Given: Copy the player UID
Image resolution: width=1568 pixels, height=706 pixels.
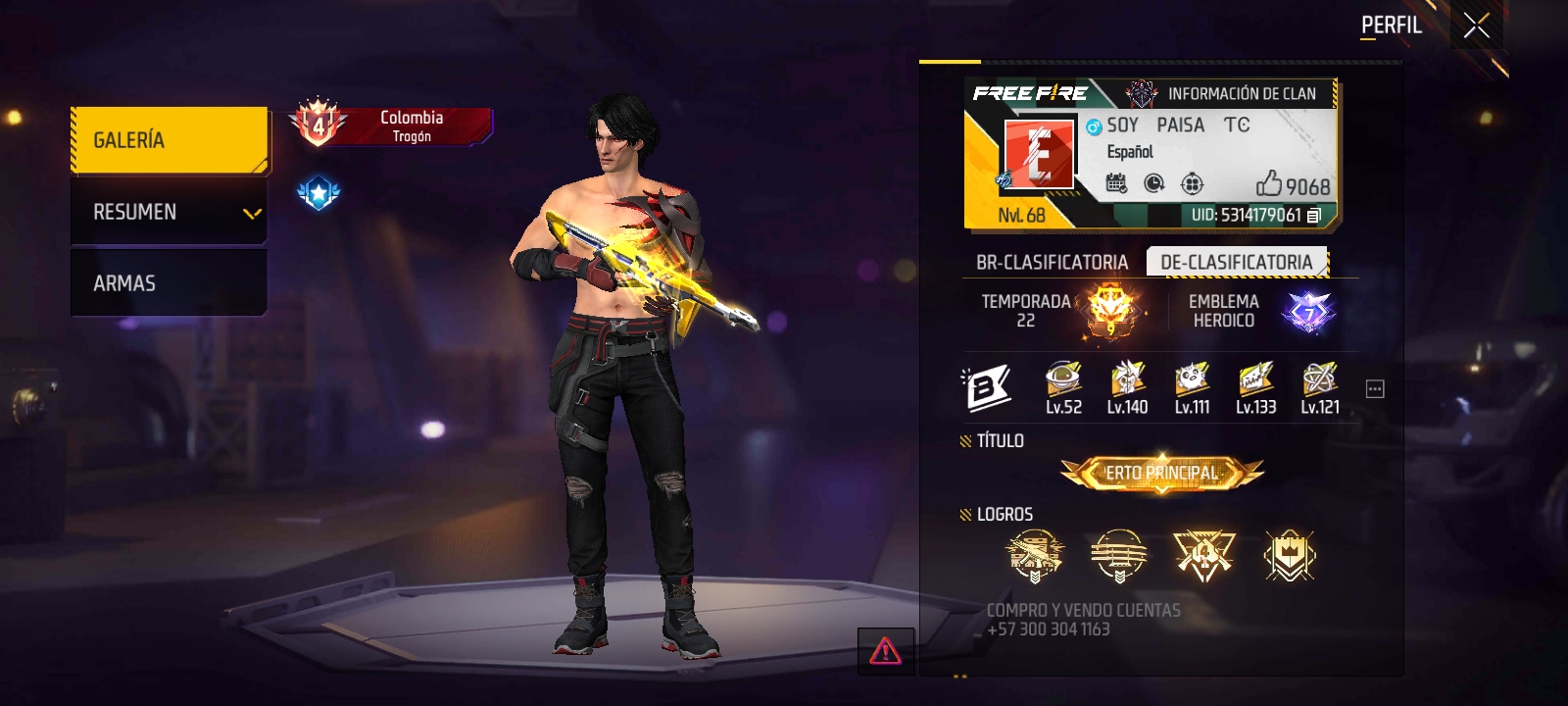Looking at the screenshot, I should click(x=1314, y=215).
